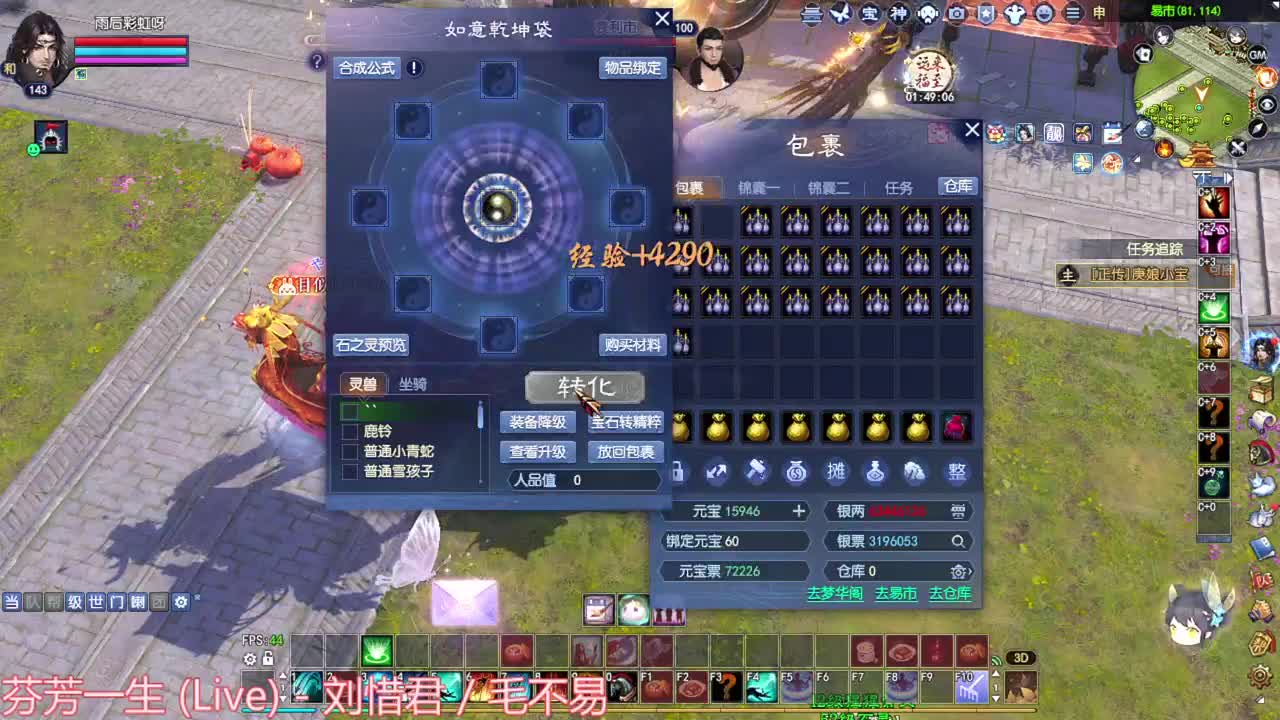This screenshot has width=1280, height=720.
Task: Select the quest [正传]庚娘小宝 in the tracker
Action: pos(1138,274)
